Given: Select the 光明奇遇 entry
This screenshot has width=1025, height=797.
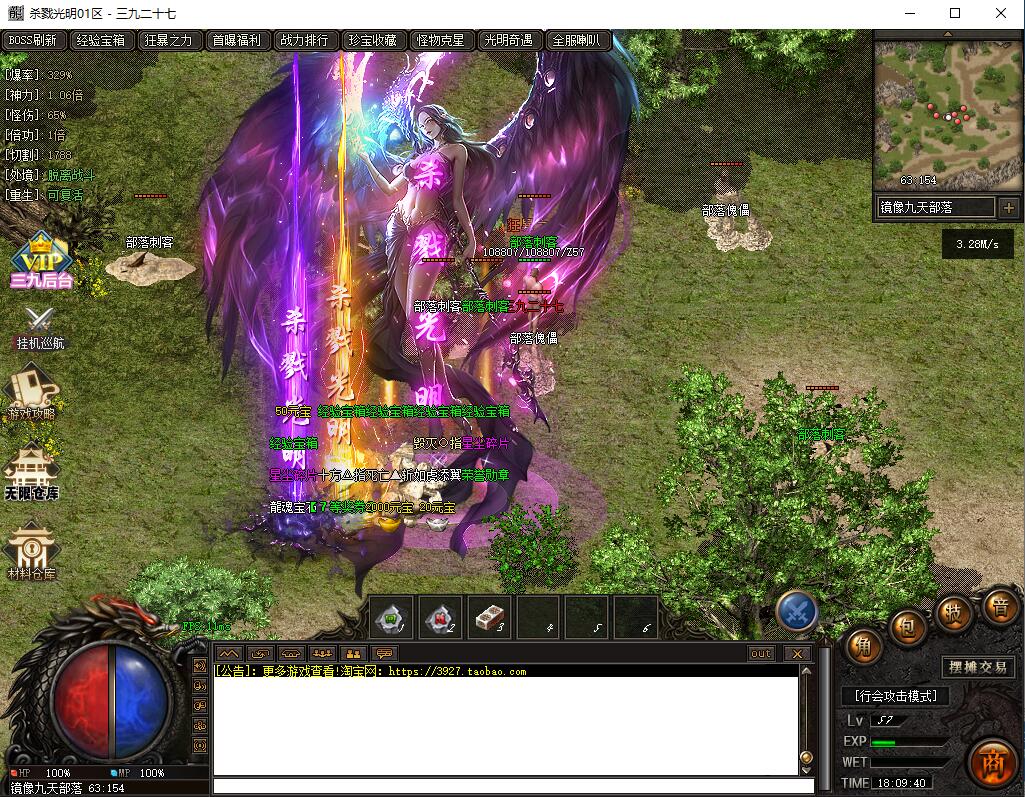Looking at the screenshot, I should [508, 41].
